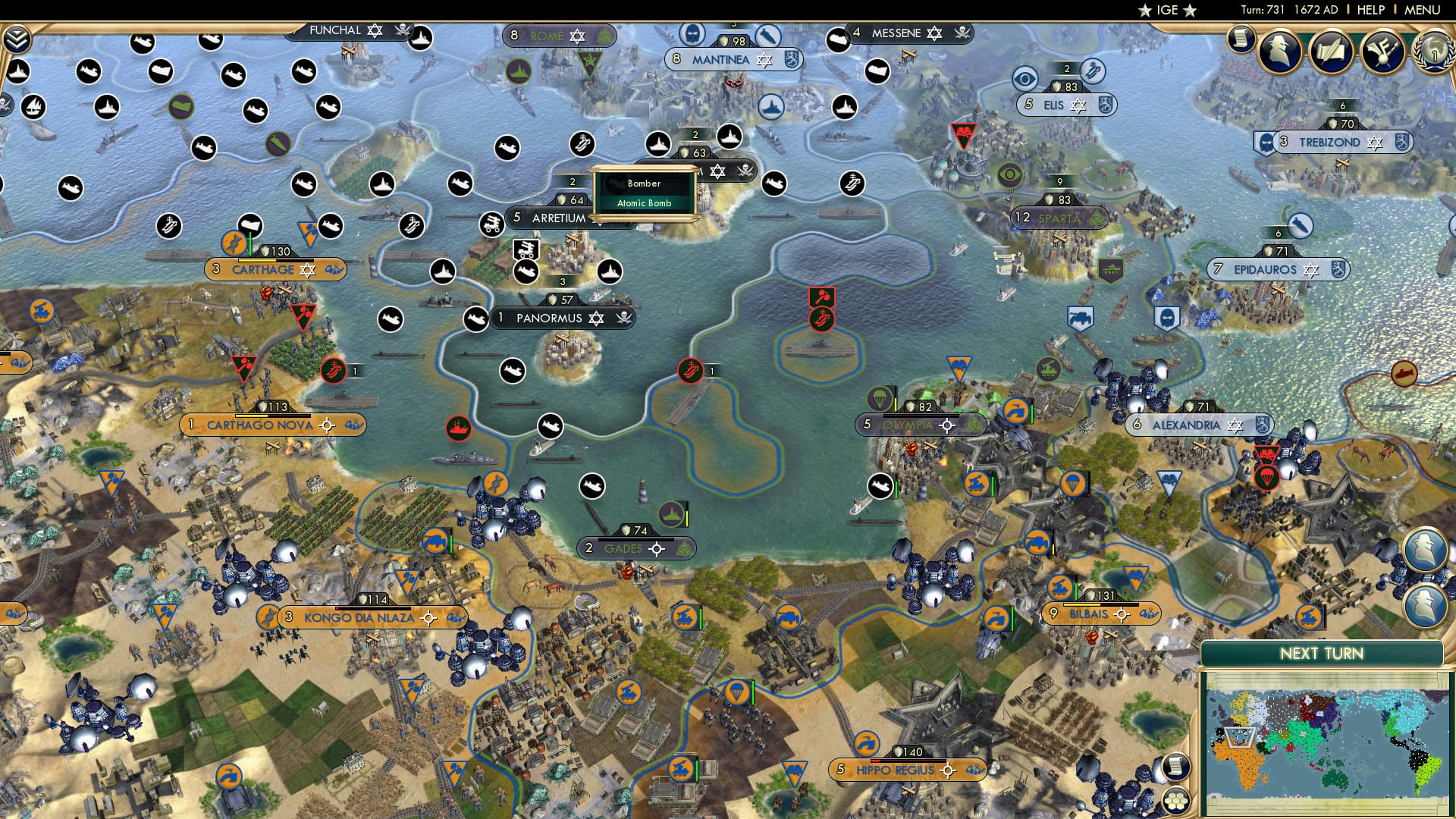Select Atomic Bomb from the unit list

tap(644, 203)
